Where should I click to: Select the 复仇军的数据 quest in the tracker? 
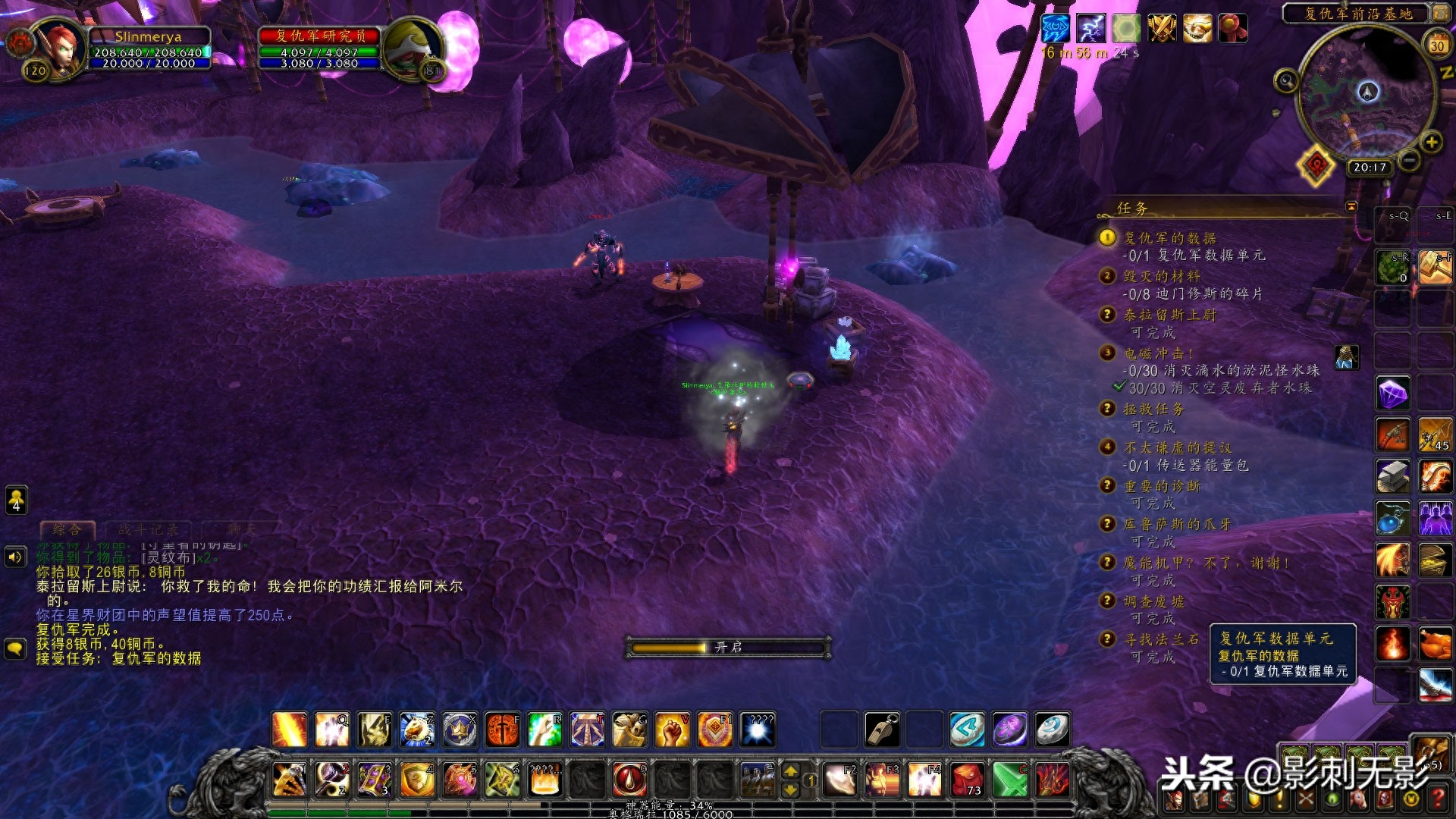(1169, 238)
